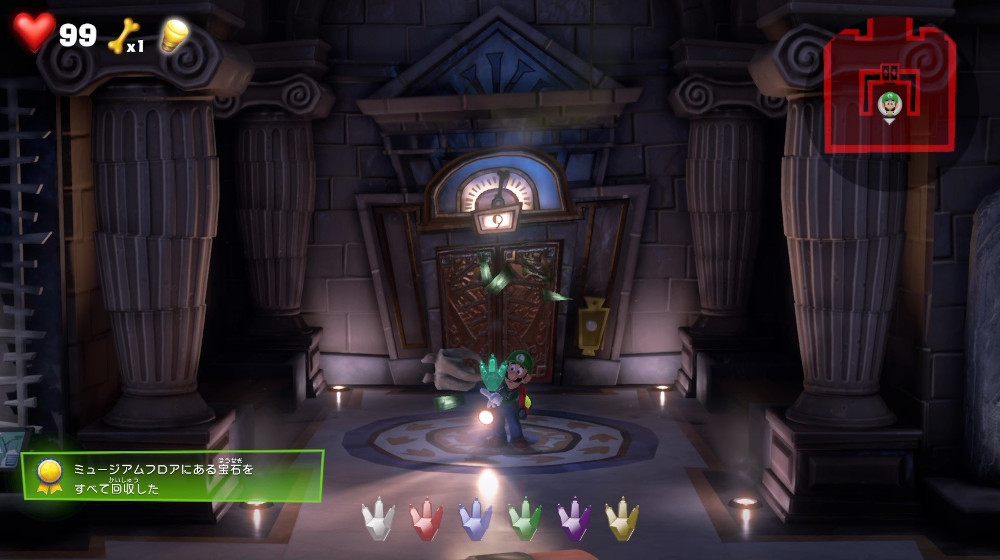The image size is (1000, 560).
Task: Click Luigi's marker on the minimap
Action: pos(889,103)
